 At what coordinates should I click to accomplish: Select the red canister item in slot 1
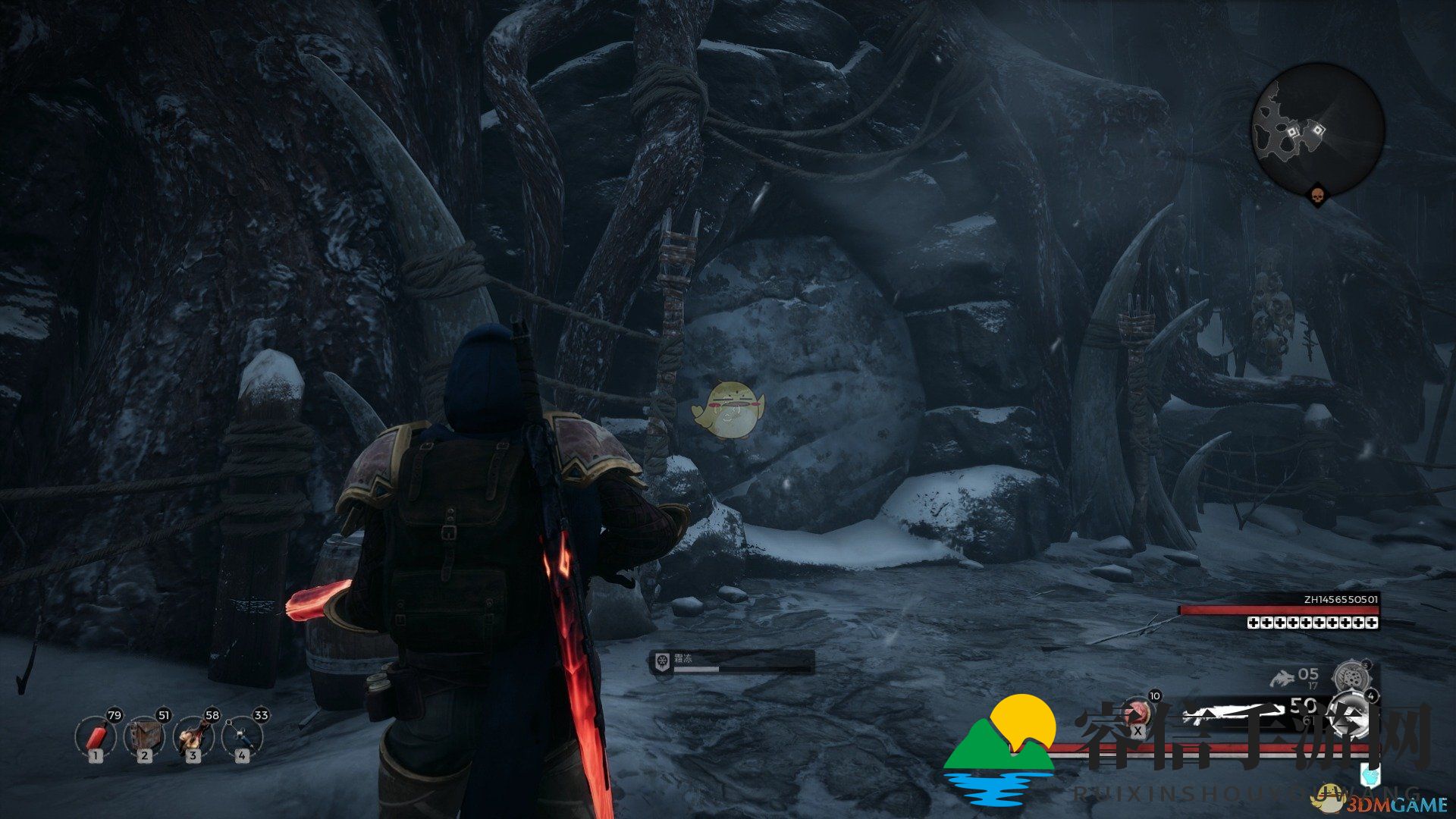click(x=95, y=737)
